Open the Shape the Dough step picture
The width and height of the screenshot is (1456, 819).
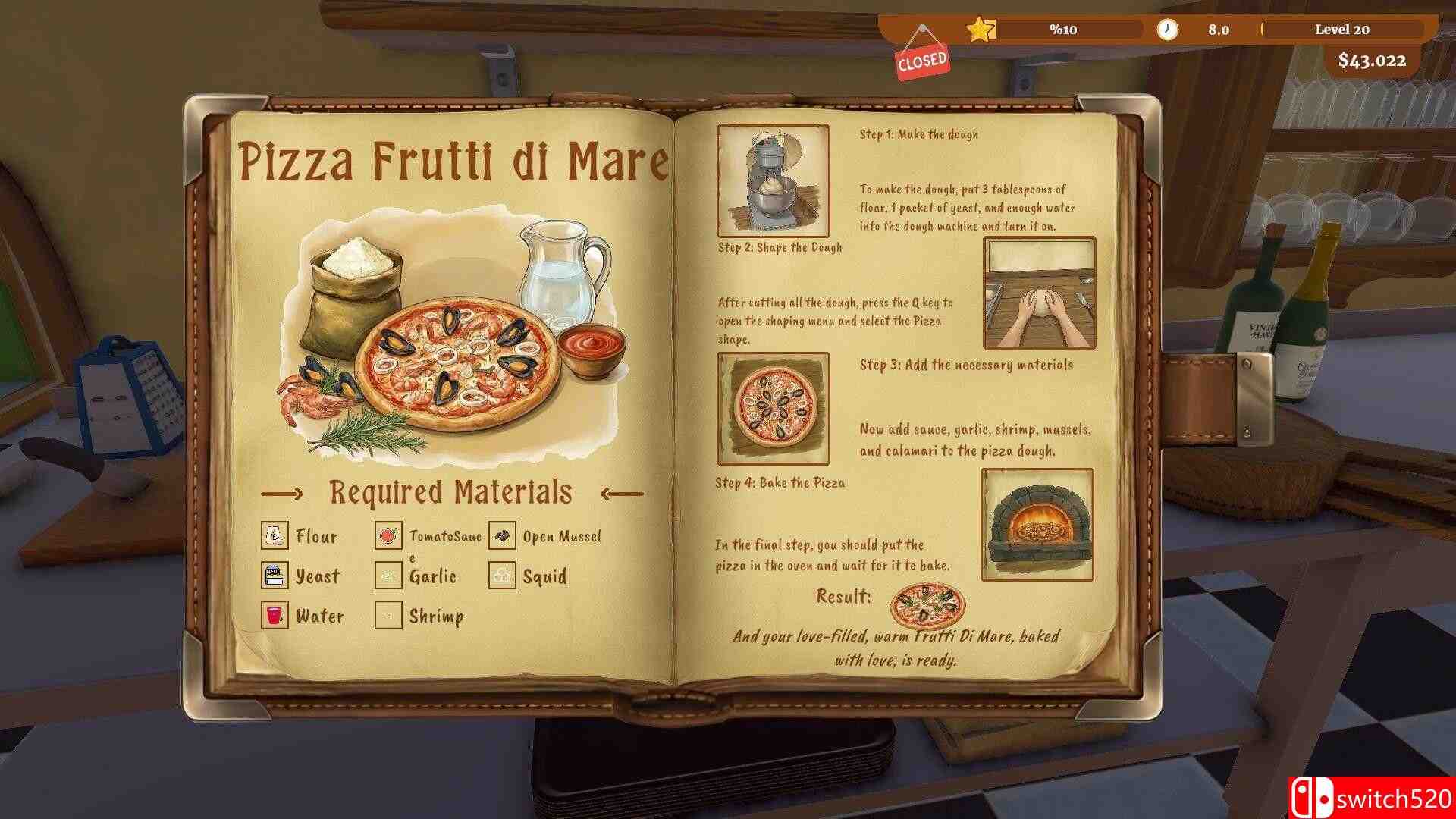click(1039, 293)
